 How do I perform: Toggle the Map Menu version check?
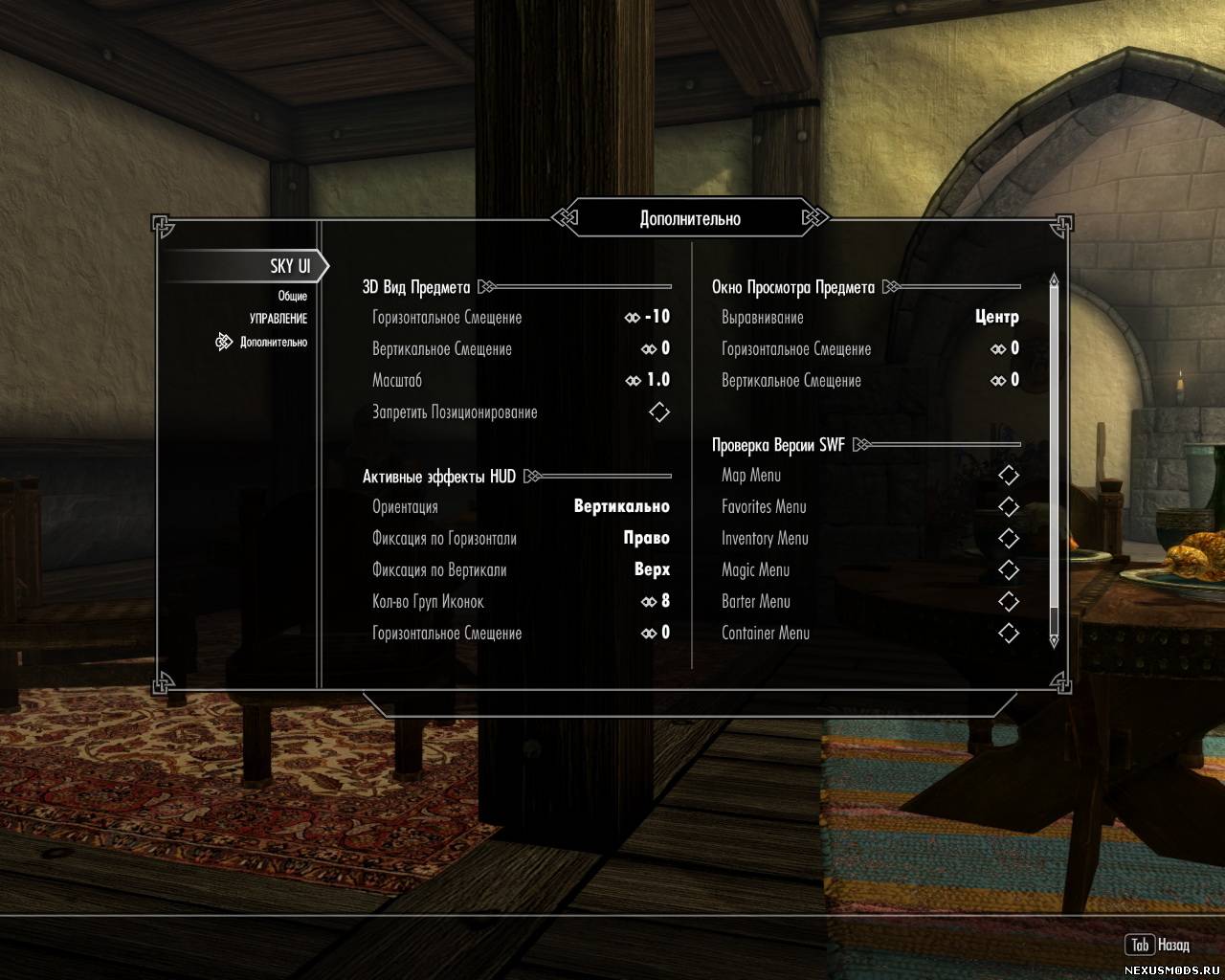pyautogui.click(x=1009, y=476)
